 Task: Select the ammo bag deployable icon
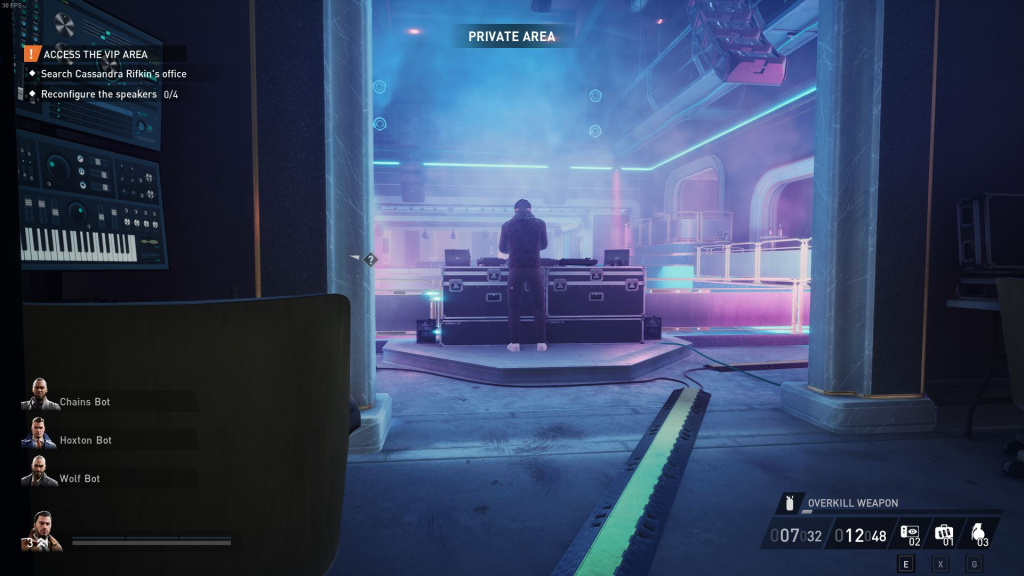944,533
